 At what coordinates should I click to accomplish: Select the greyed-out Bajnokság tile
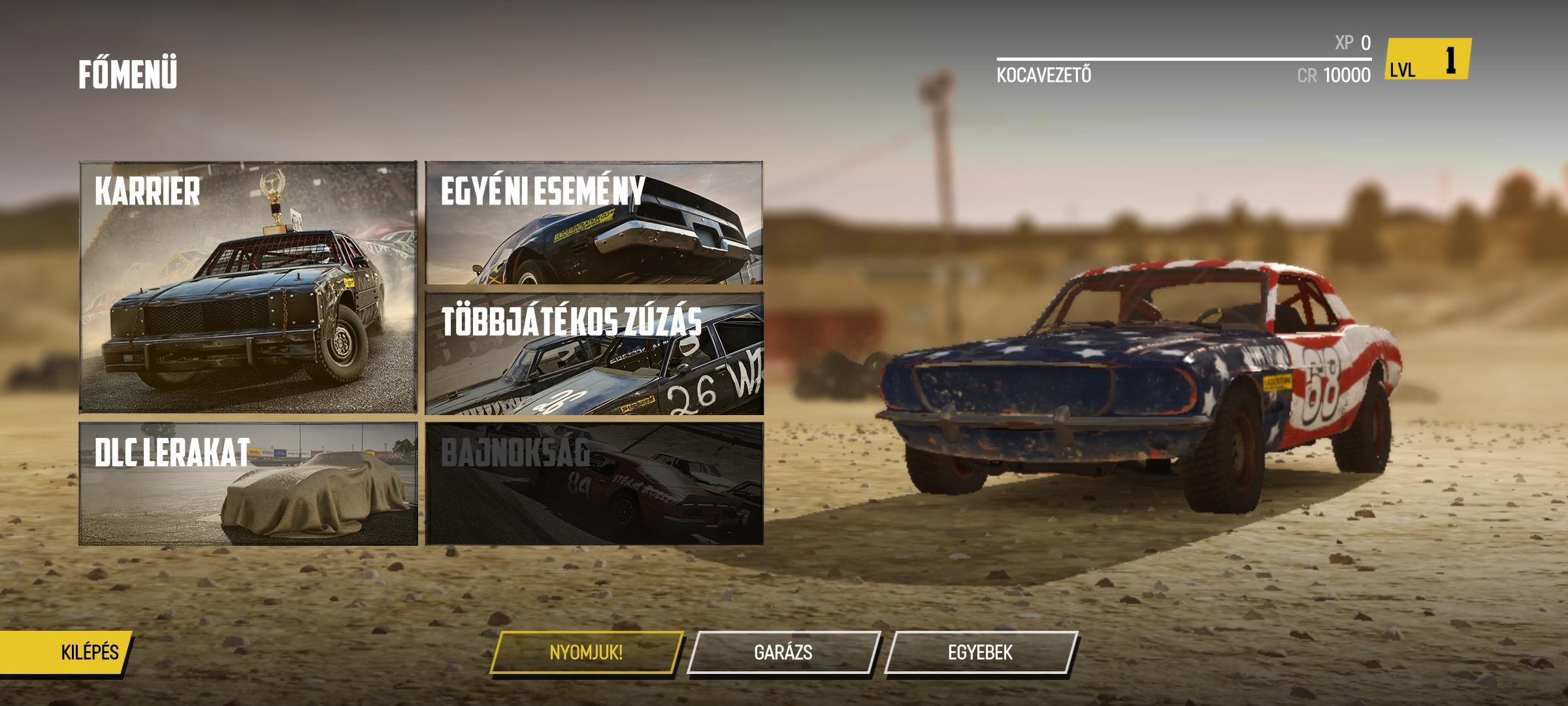tap(594, 484)
